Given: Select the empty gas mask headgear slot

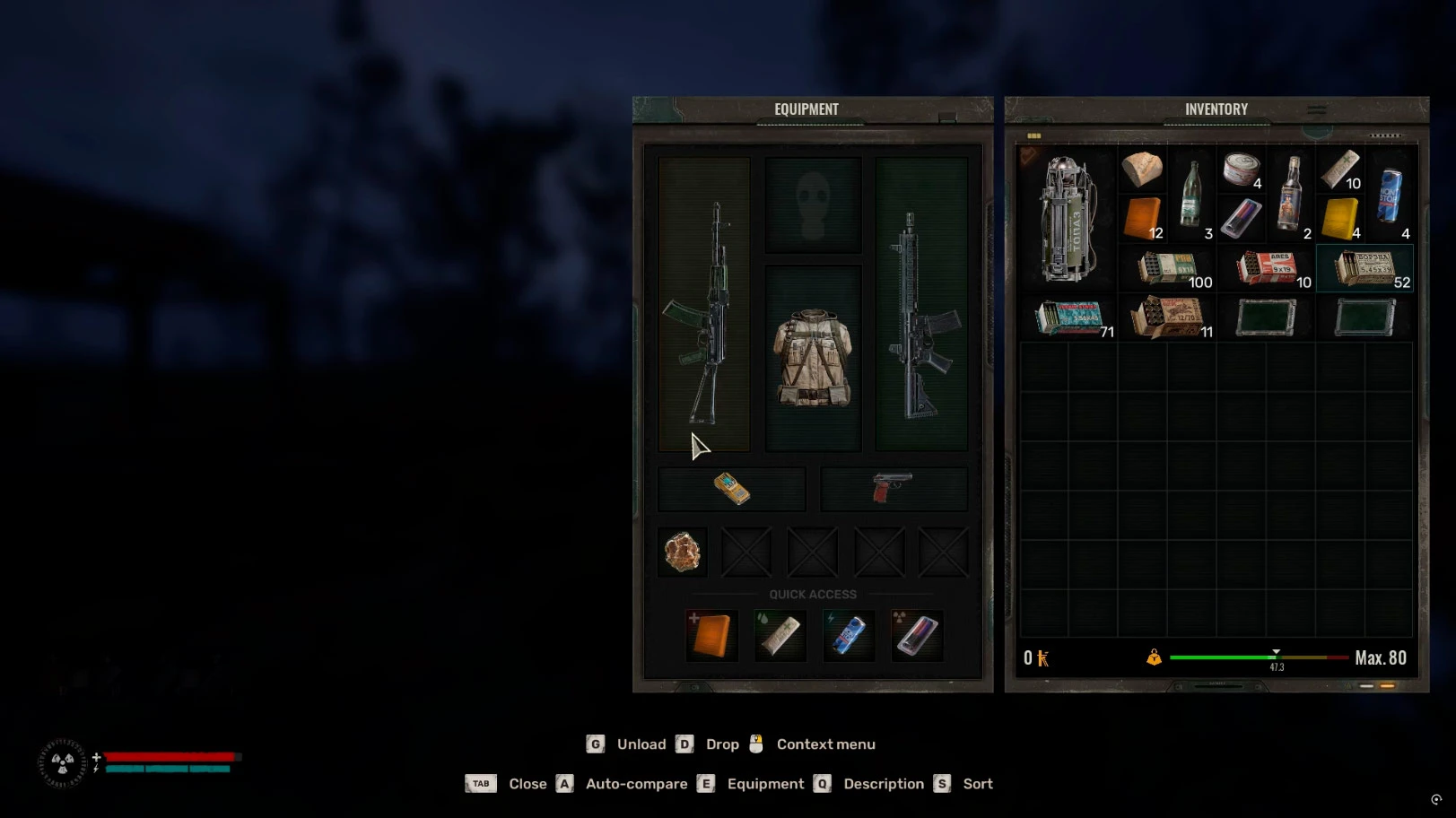Looking at the screenshot, I should (x=813, y=204).
